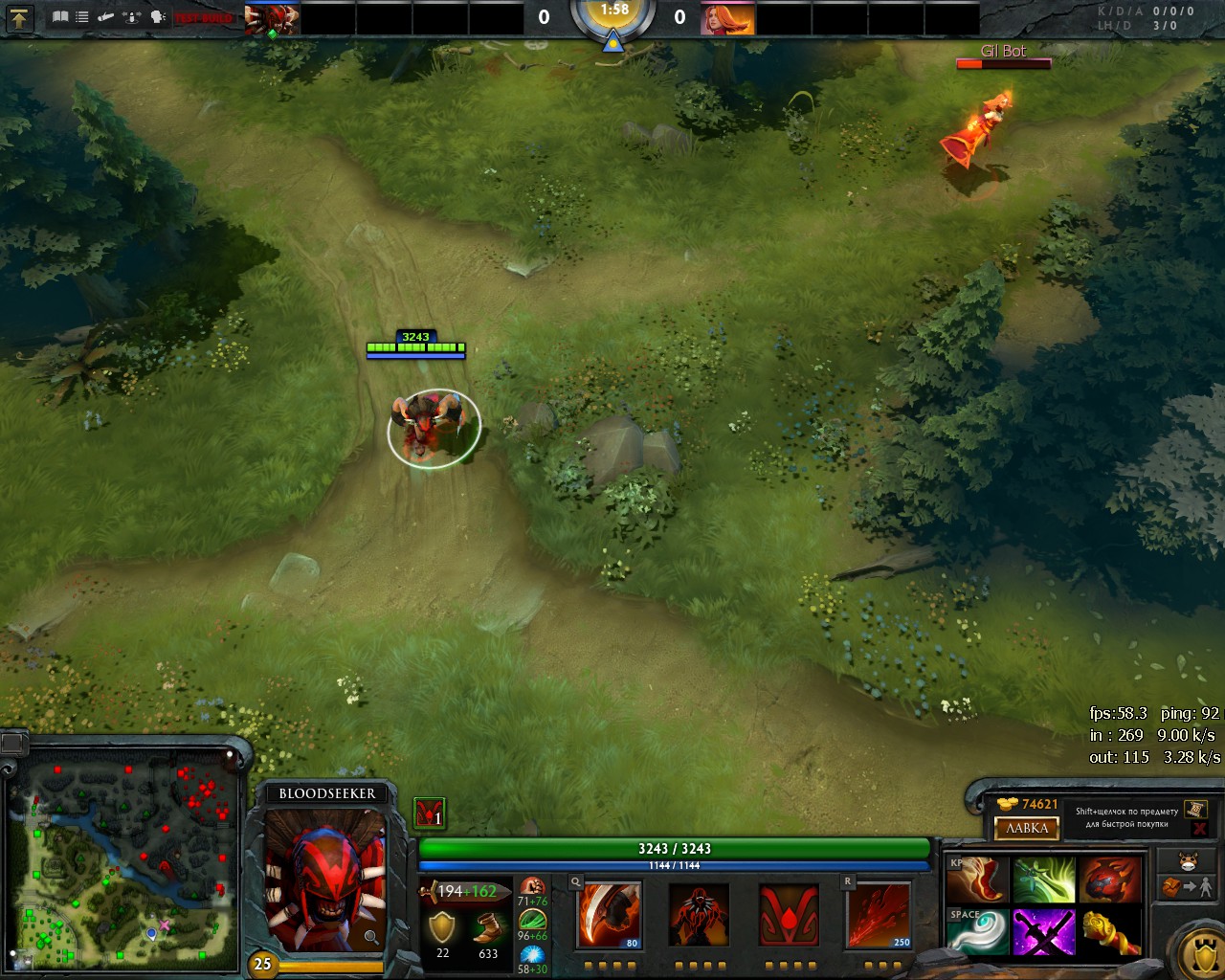Activate Bloodrage ability on Q

(609, 915)
